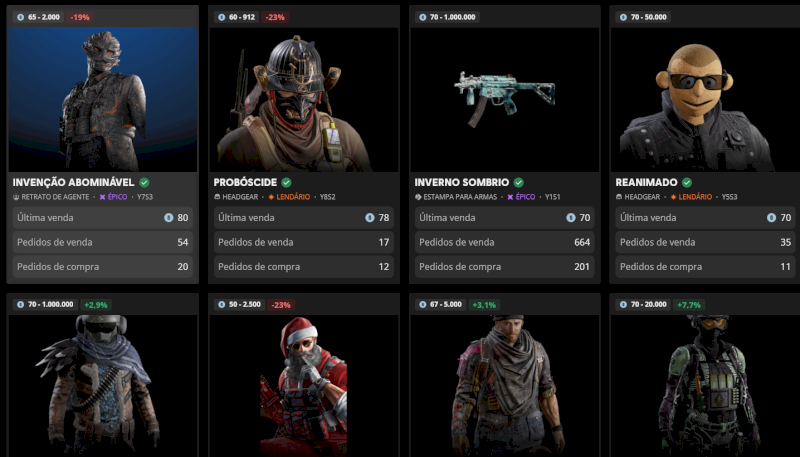Show buy orders for Reanimado
The image size is (800, 457).
(706, 267)
